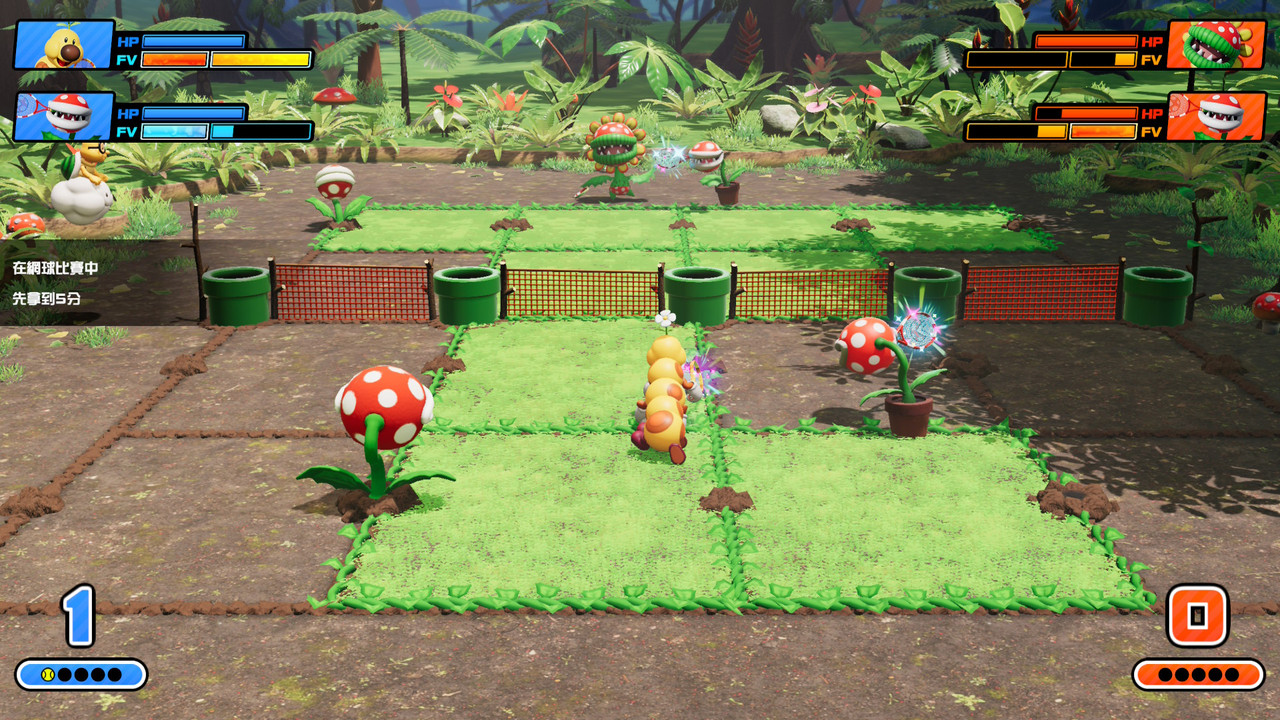The image size is (1280, 720).
Task: Select the Petey Piranha opponent portrait
Action: (x=1216, y=45)
